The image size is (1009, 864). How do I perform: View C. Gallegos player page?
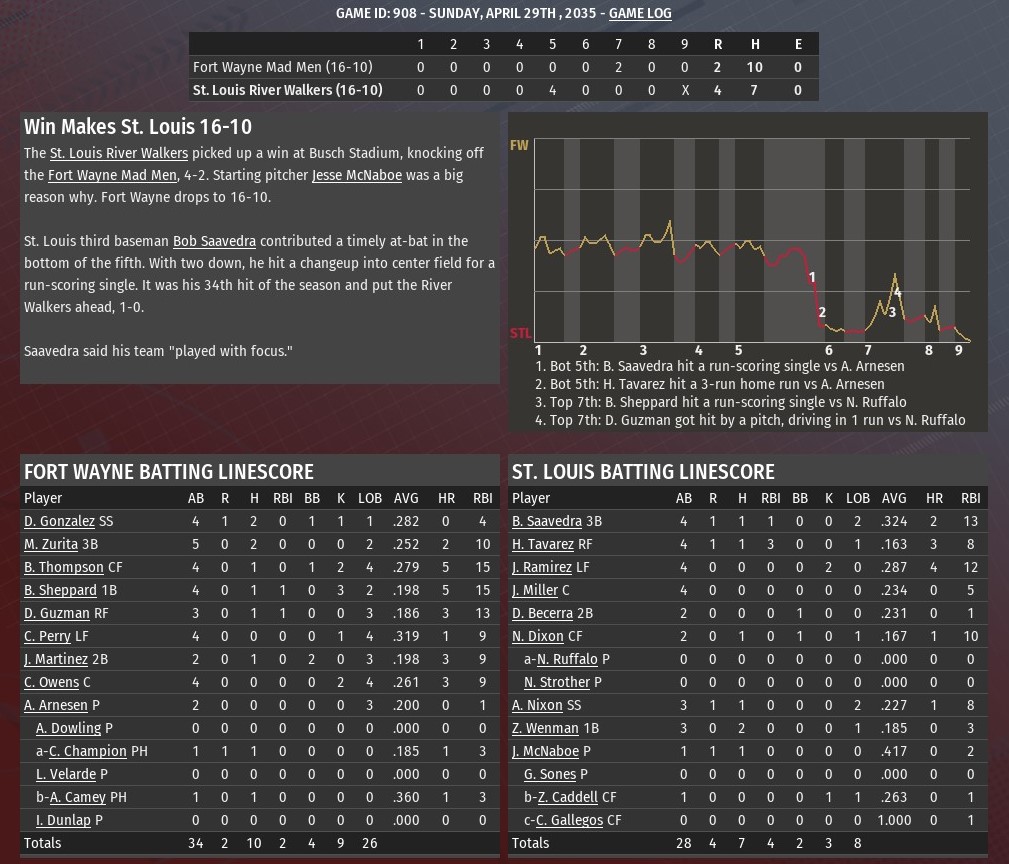tap(569, 820)
